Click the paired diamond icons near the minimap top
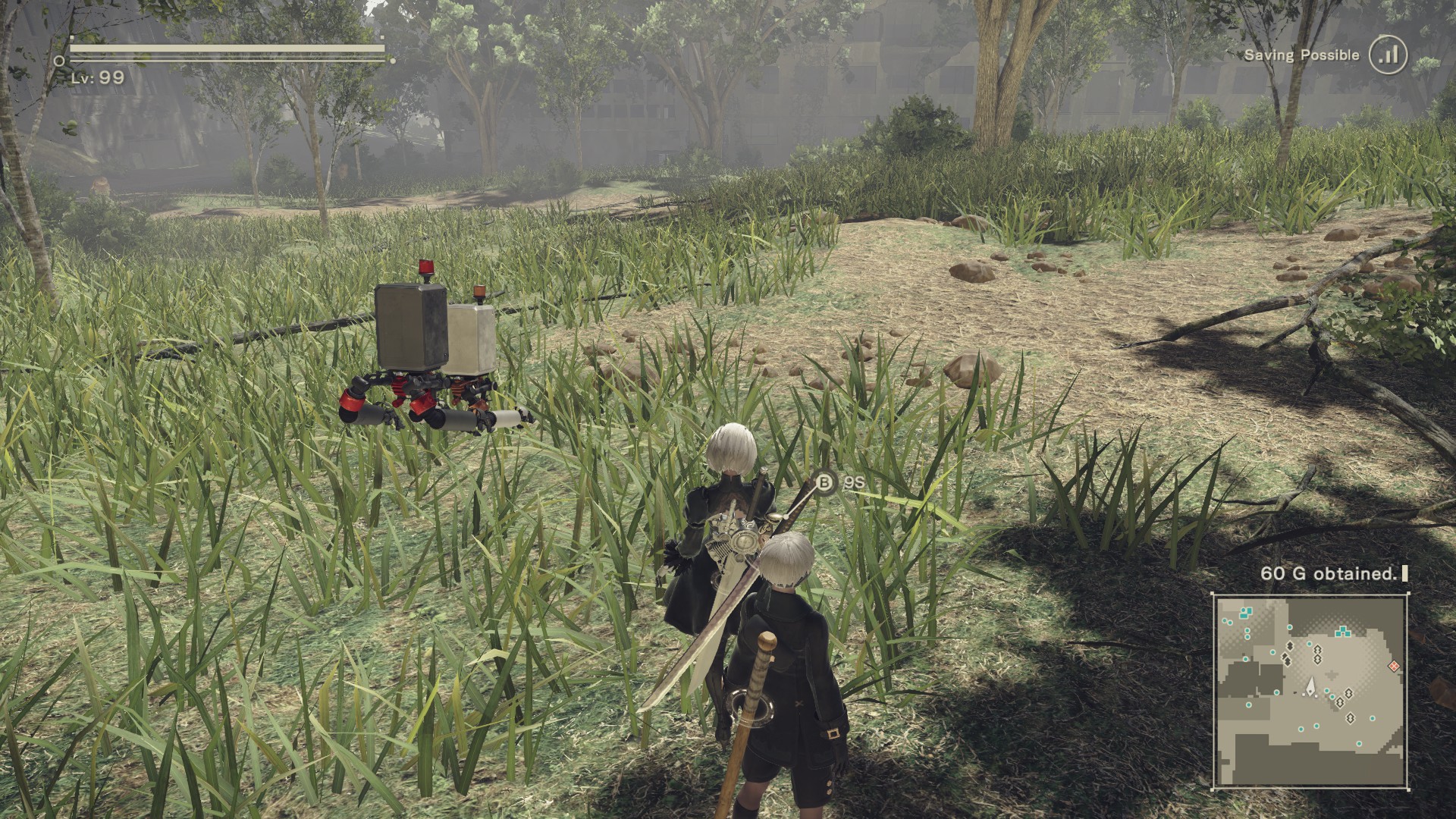The height and width of the screenshot is (819, 1456). (x=1317, y=653)
